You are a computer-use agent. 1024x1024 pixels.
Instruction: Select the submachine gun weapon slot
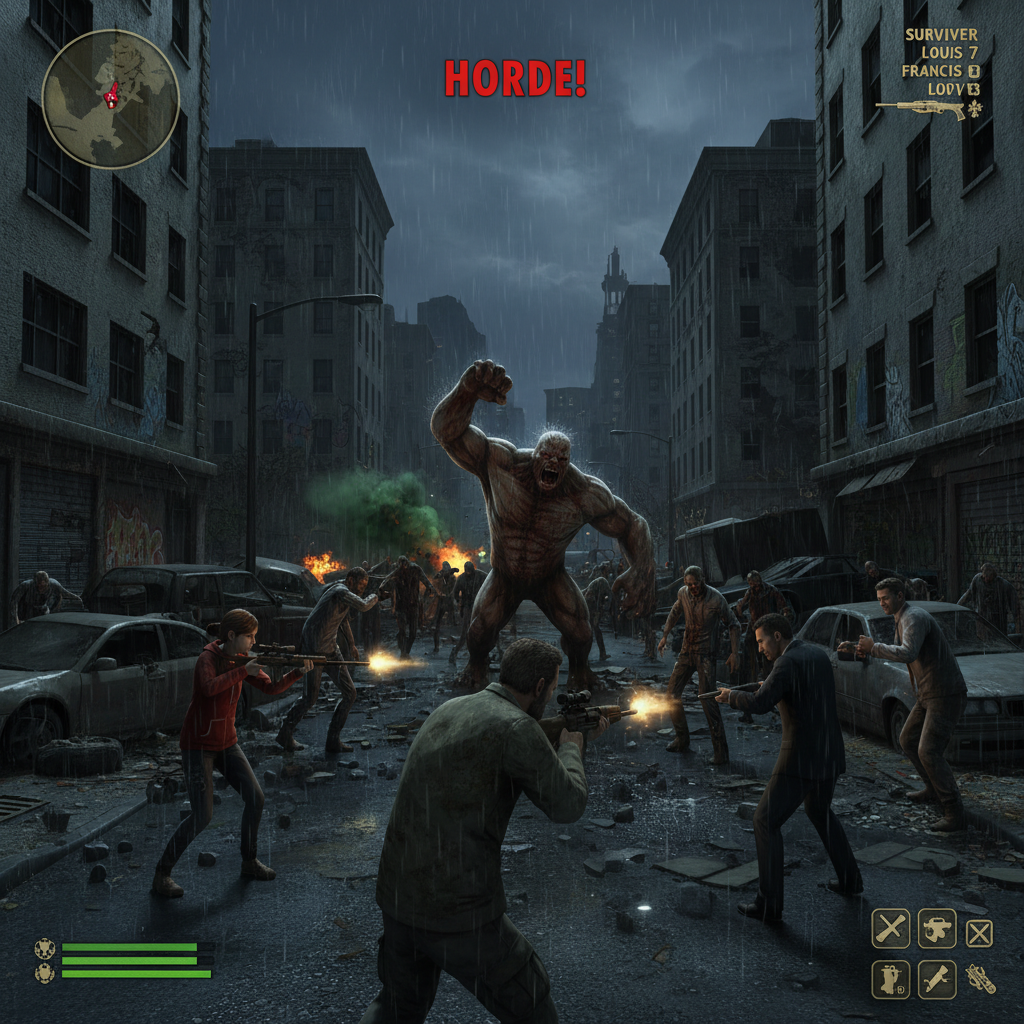tap(937, 928)
